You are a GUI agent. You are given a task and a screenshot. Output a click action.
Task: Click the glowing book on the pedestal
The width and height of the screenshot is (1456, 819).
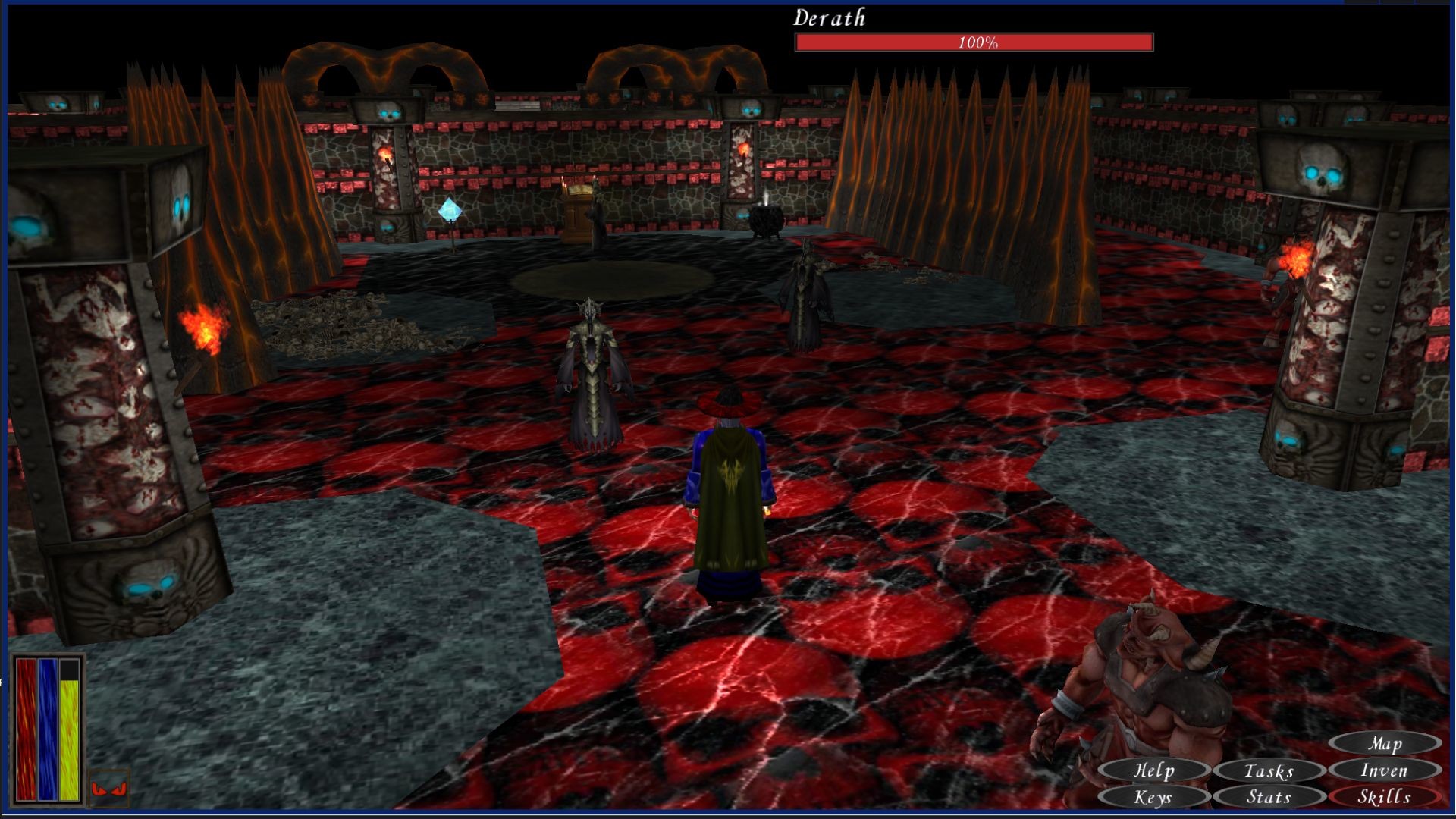point(581,191)
